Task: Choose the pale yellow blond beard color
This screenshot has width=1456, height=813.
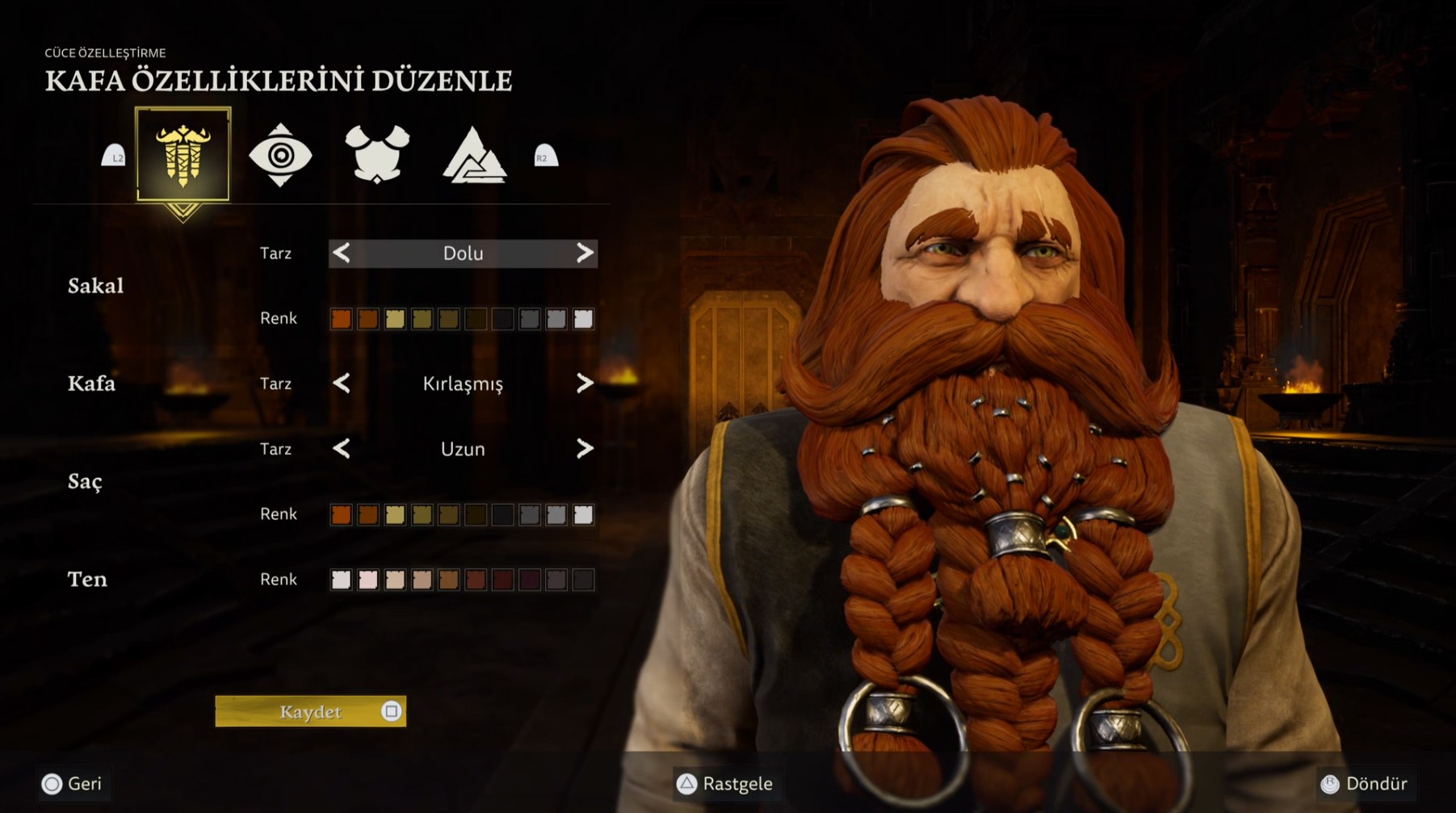Action: pyautogui.click(x=395, y=319)
